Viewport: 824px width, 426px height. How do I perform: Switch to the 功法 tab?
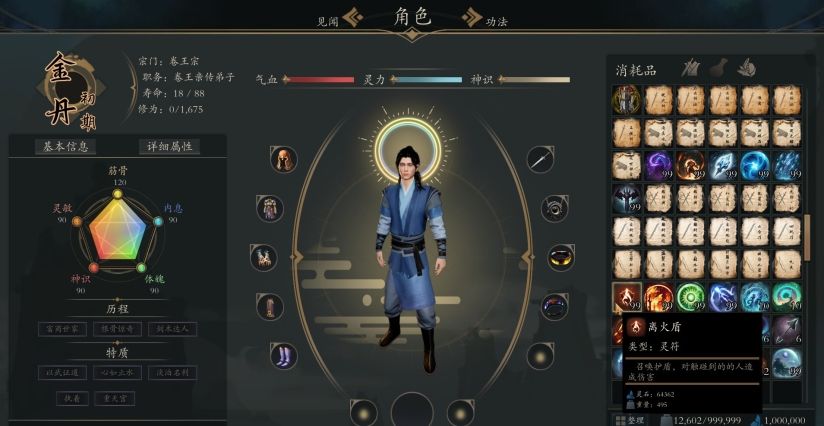[496, 20]
